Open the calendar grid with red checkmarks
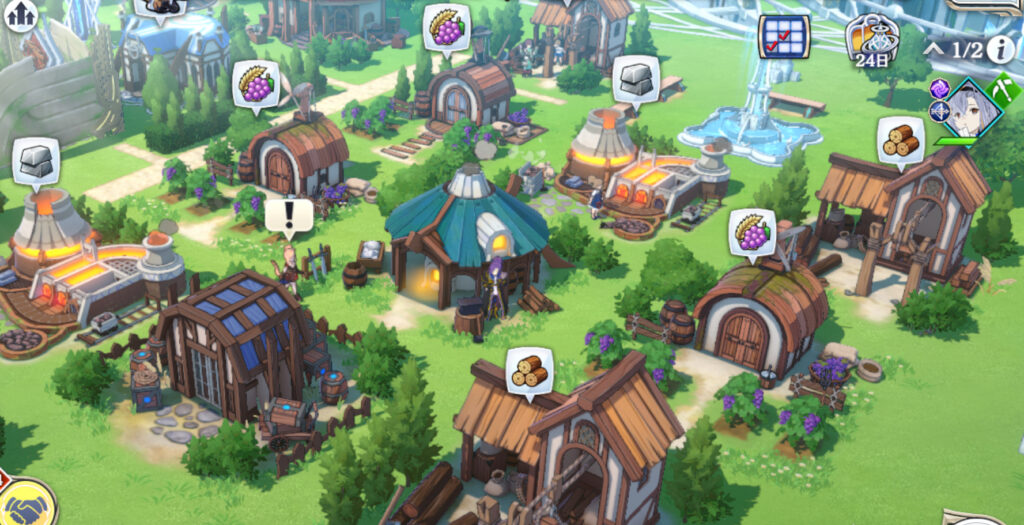The image size is (1024, 525). tap(784, 36)
